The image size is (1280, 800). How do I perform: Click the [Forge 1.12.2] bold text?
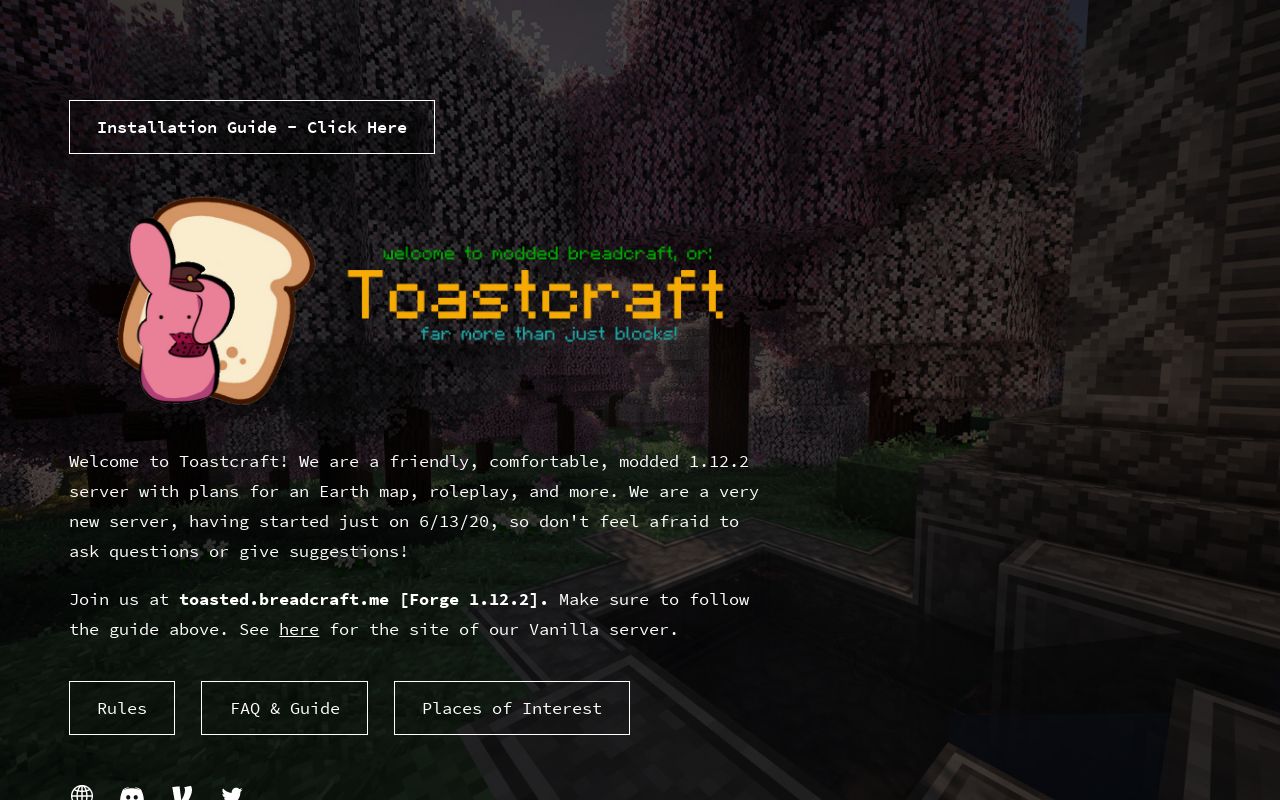pos(473,599)
